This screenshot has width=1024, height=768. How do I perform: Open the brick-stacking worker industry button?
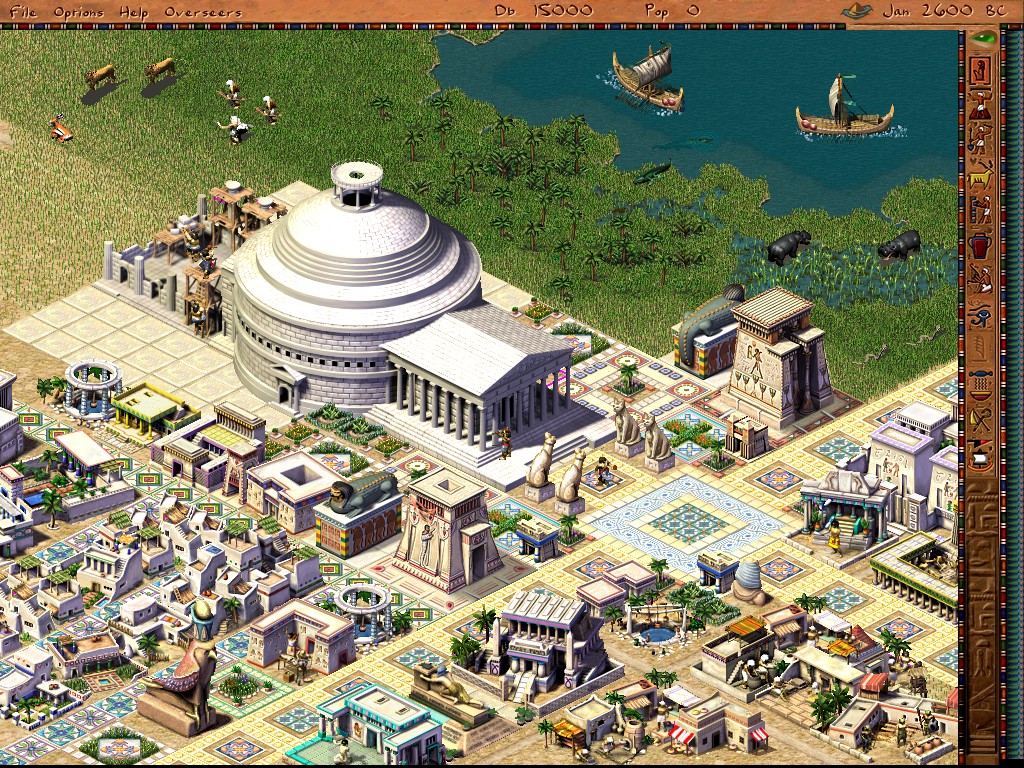(x=982, y=211)
